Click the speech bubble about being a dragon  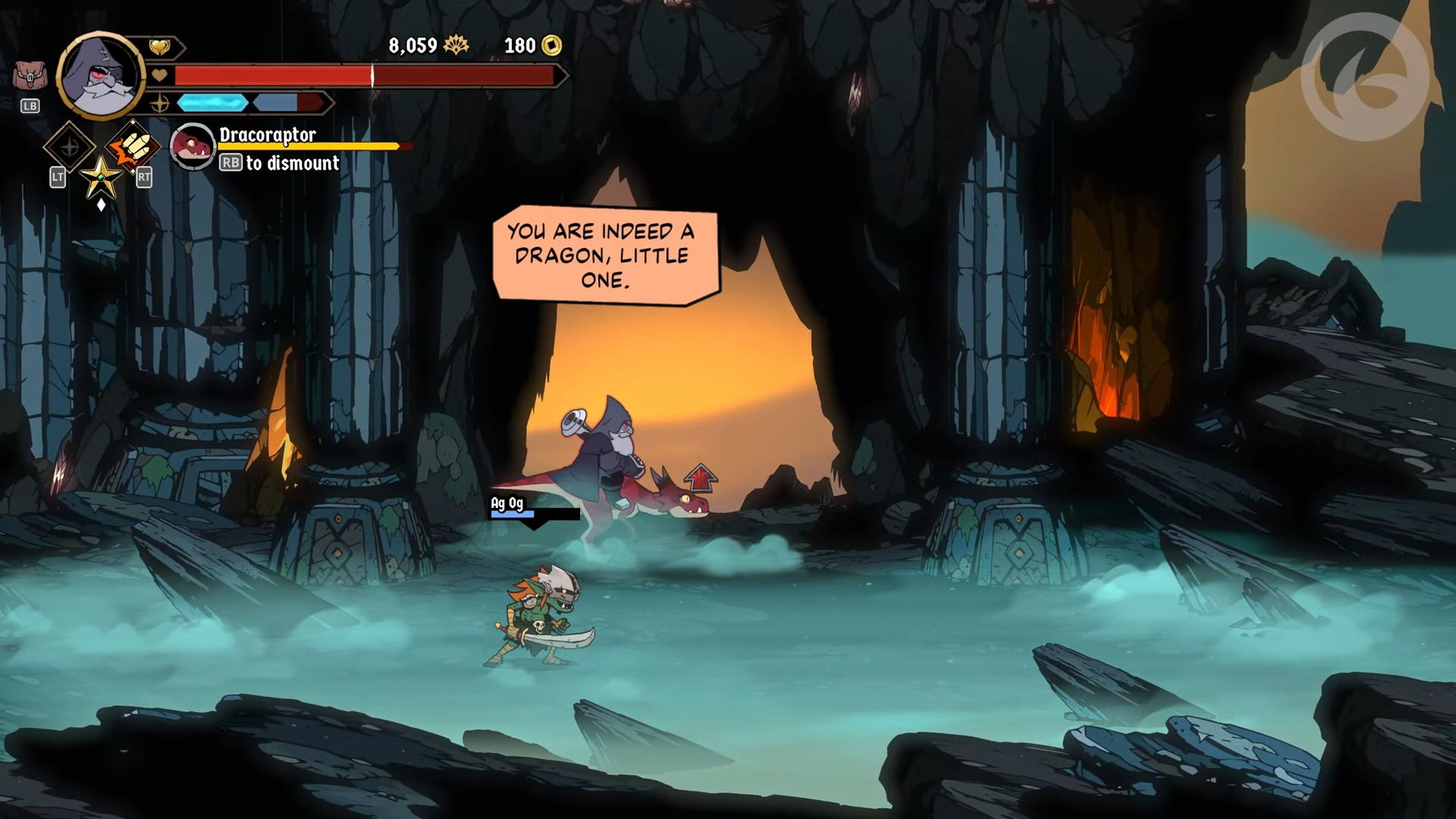pyautogui.click(x=604, y=256)
